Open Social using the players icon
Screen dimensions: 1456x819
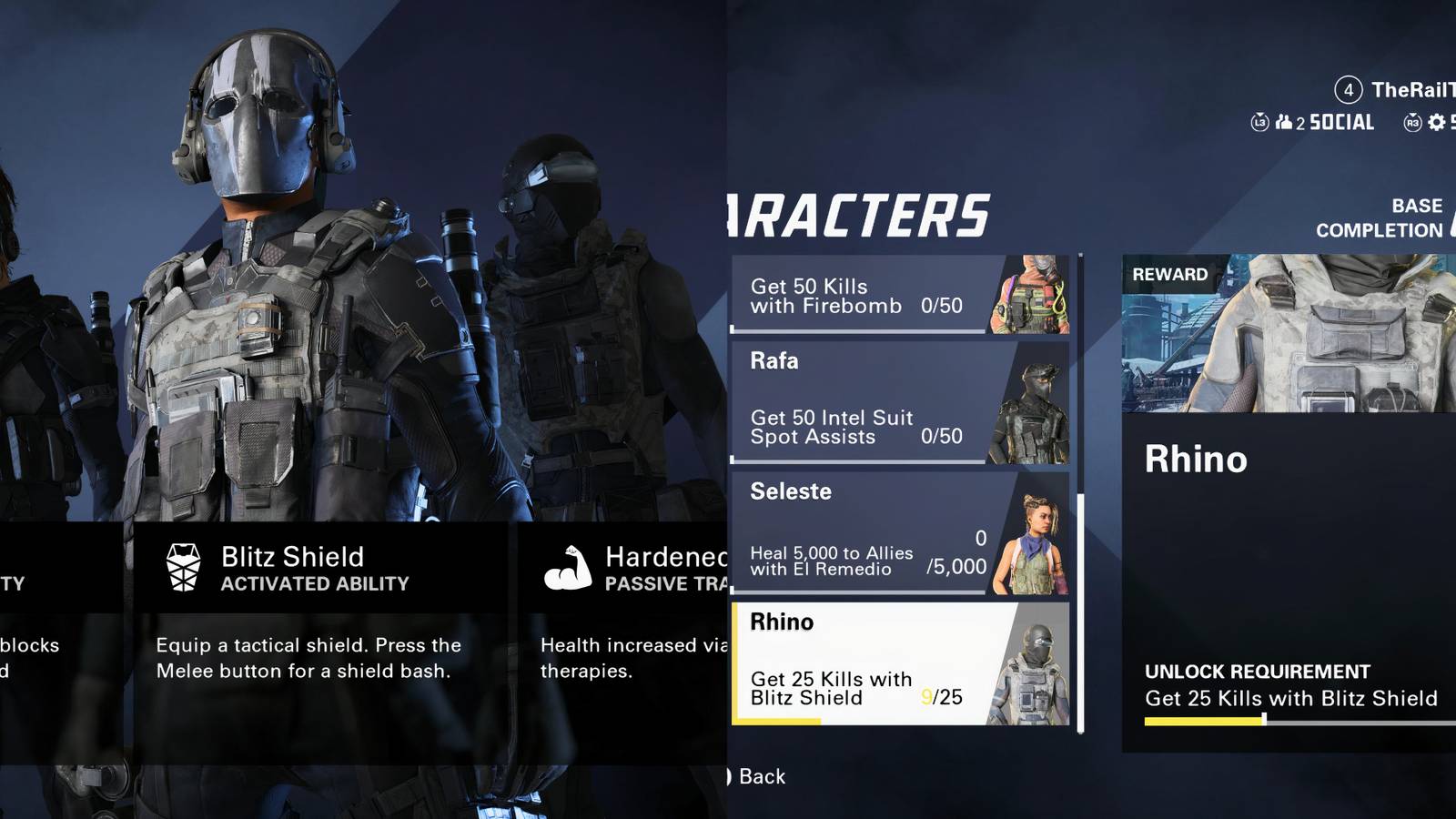pyautogui.click(x=1283, y=122)
